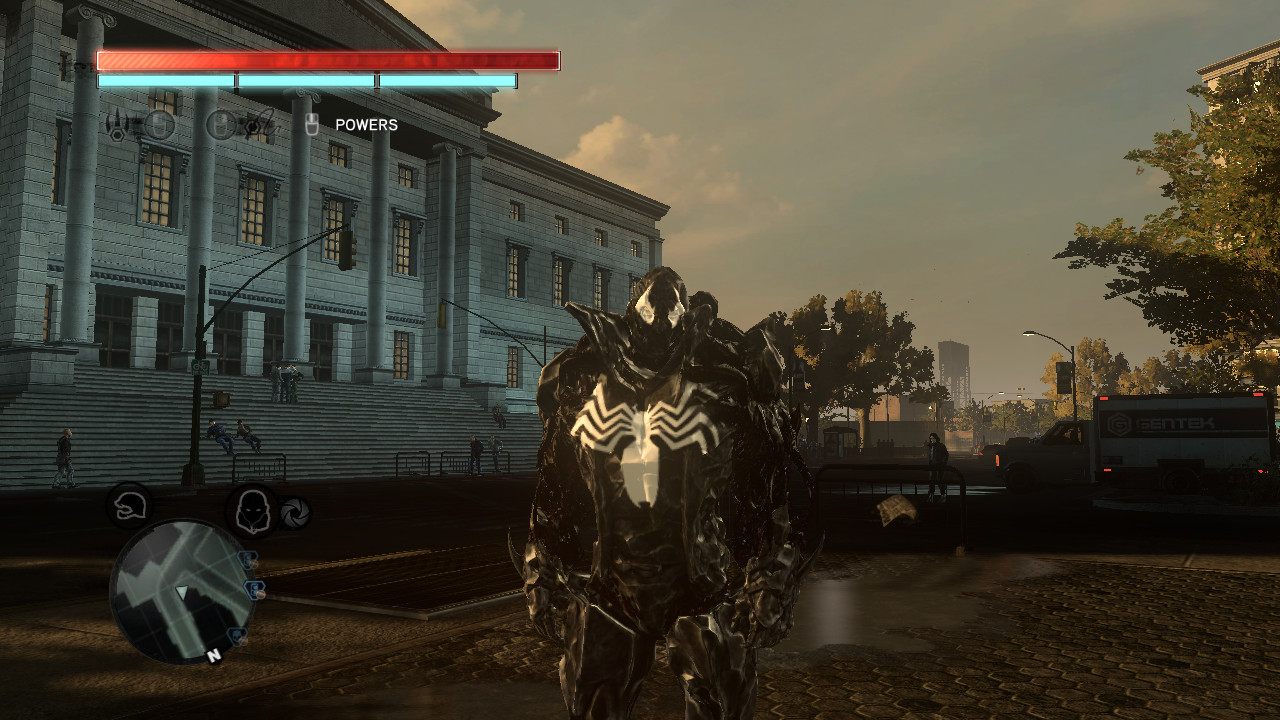Click the cursive signature icon in the powers row
1280x720 pixels.
pyautogui.click(x=267, y=121)
